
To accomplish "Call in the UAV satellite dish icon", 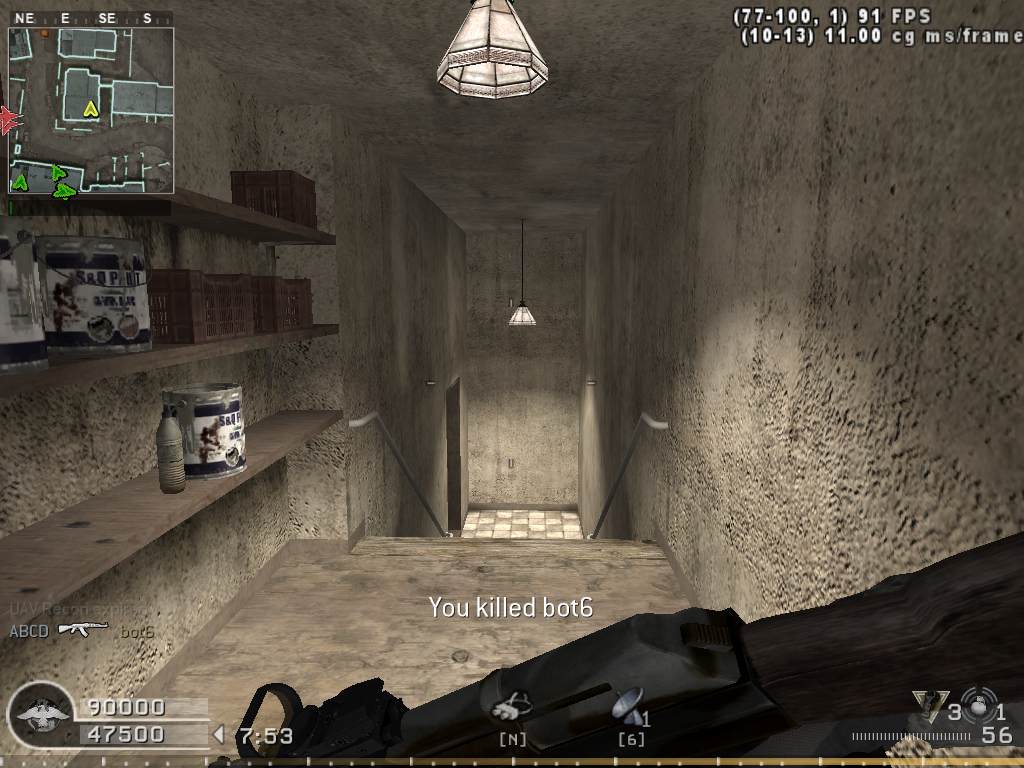I will tap(628, 706).
